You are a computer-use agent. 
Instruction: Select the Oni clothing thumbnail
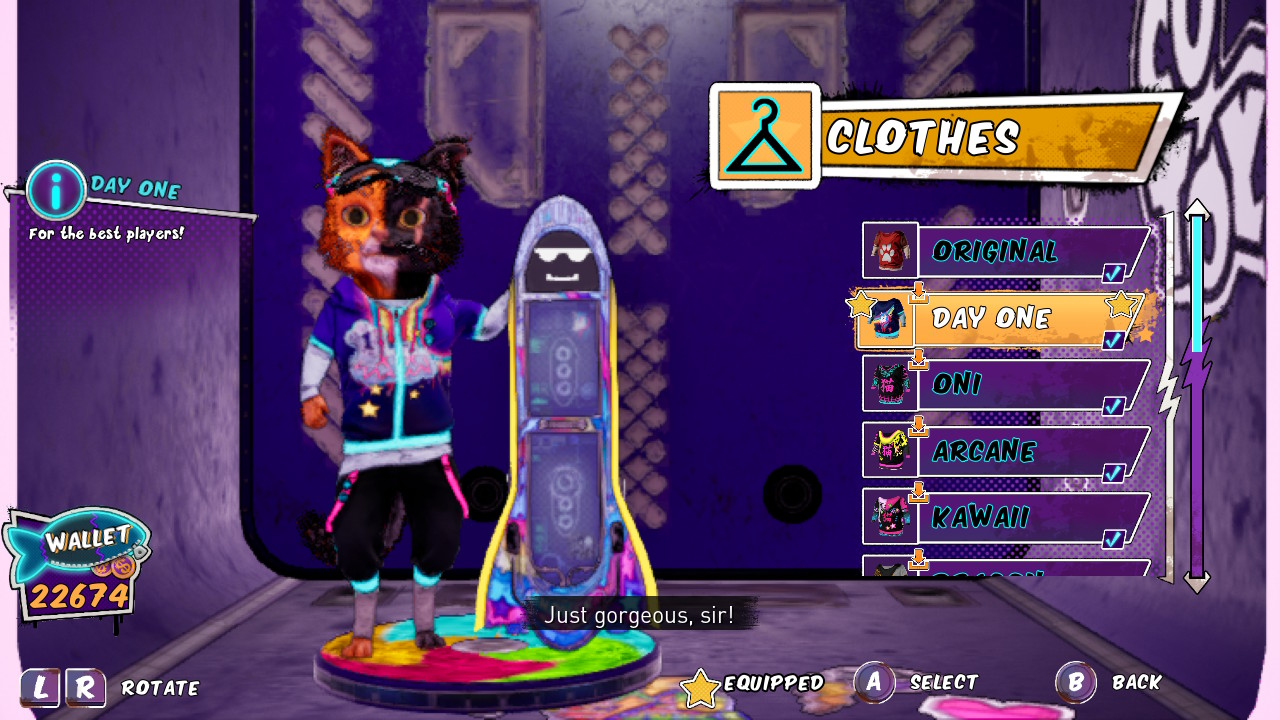[x=888, y=385]
